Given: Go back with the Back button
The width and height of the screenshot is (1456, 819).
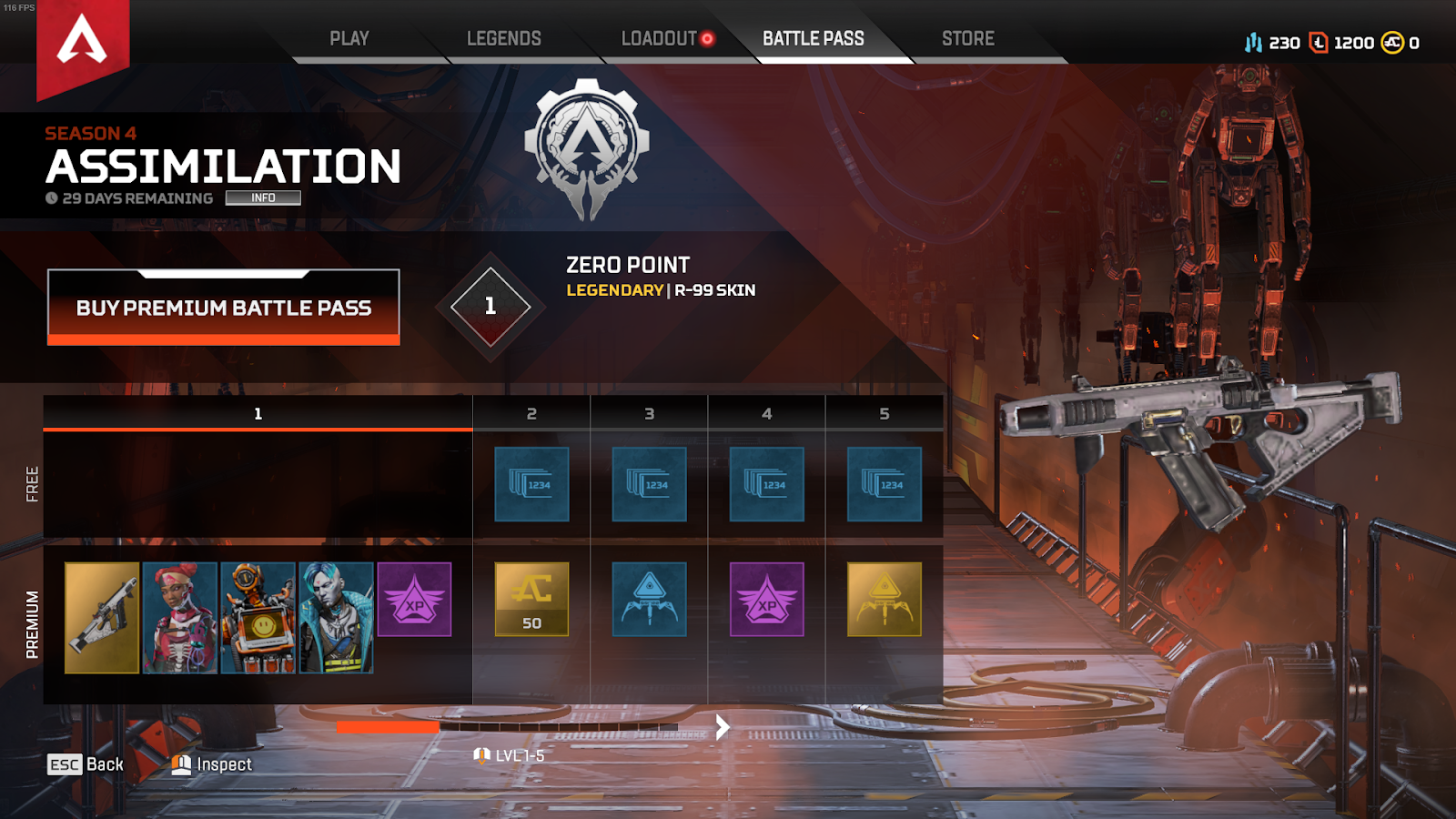Looking at the screenshot, I should [x=86, y=764].
